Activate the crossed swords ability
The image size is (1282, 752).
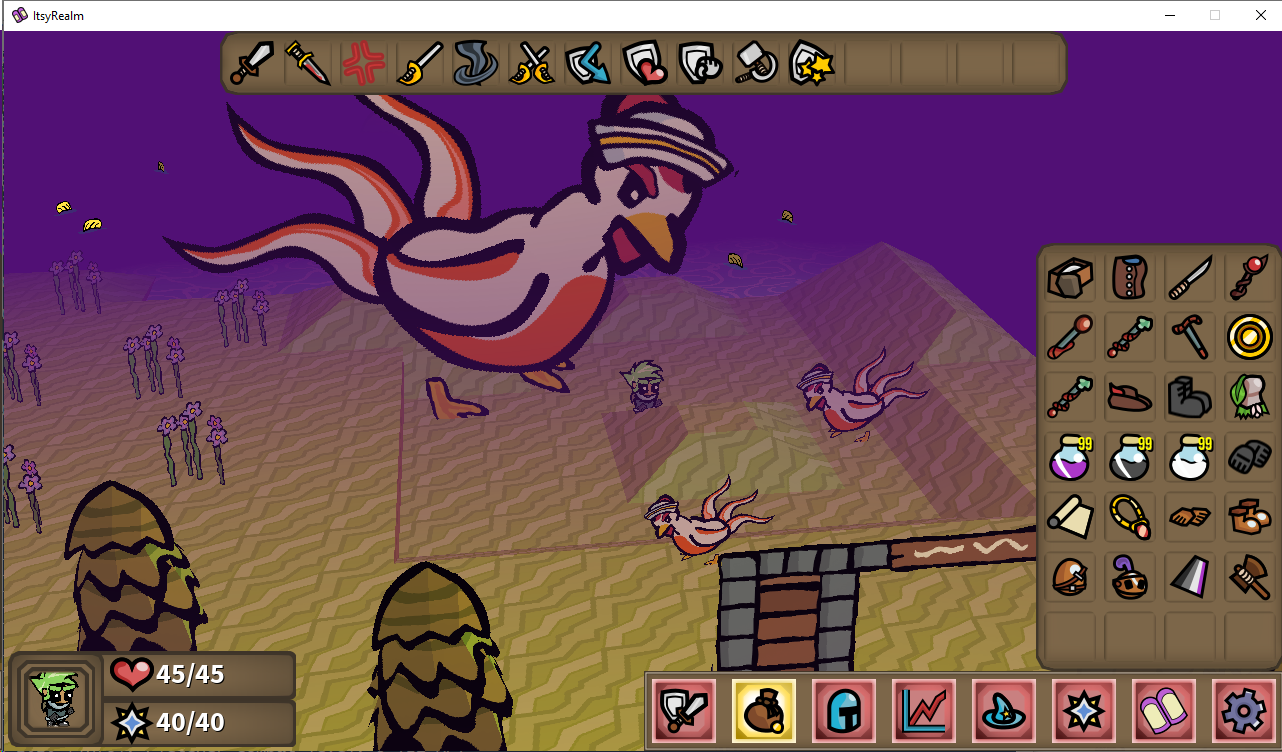(x=532, y=64)
